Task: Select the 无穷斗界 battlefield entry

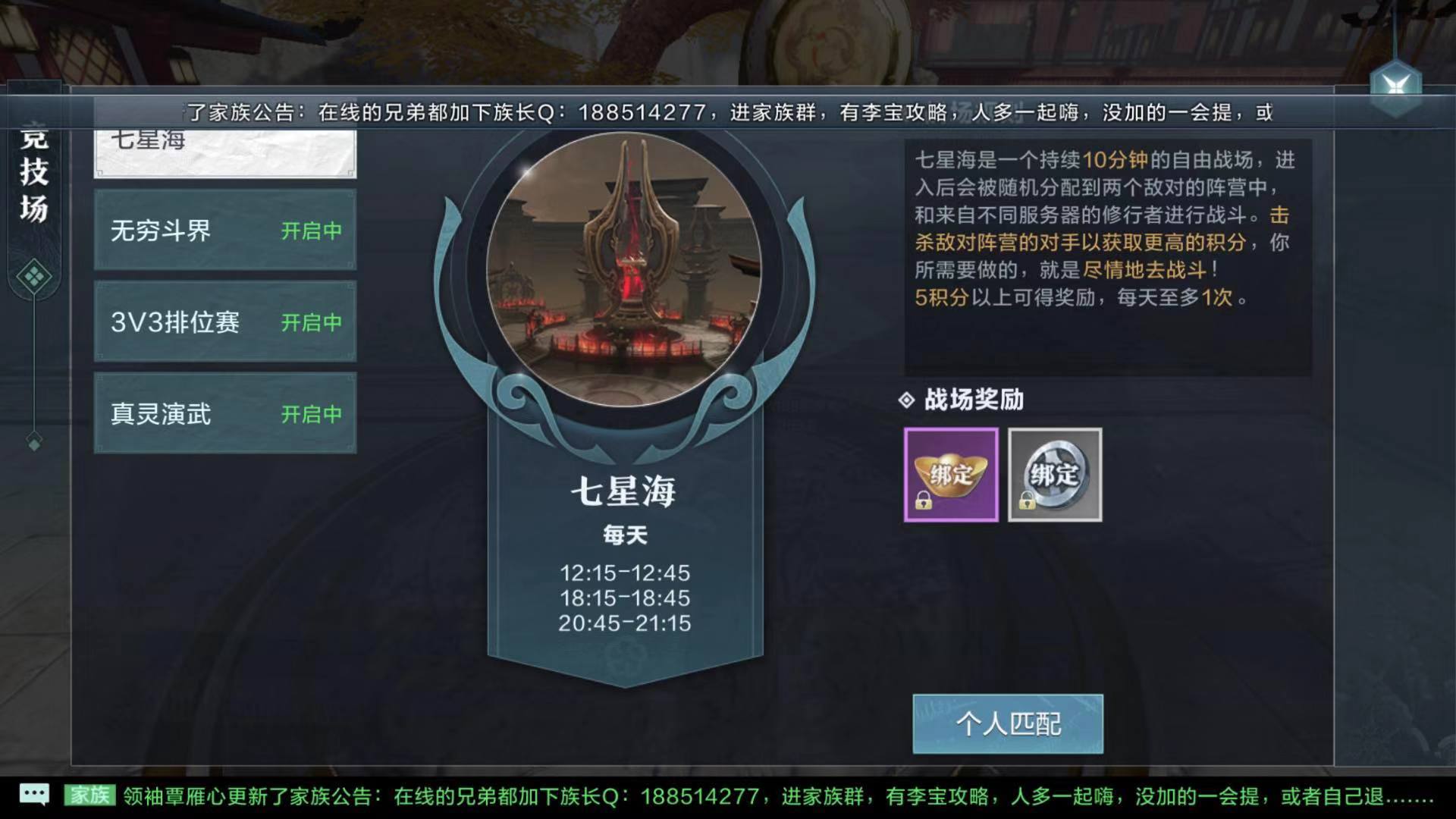Action: [224, 230]
